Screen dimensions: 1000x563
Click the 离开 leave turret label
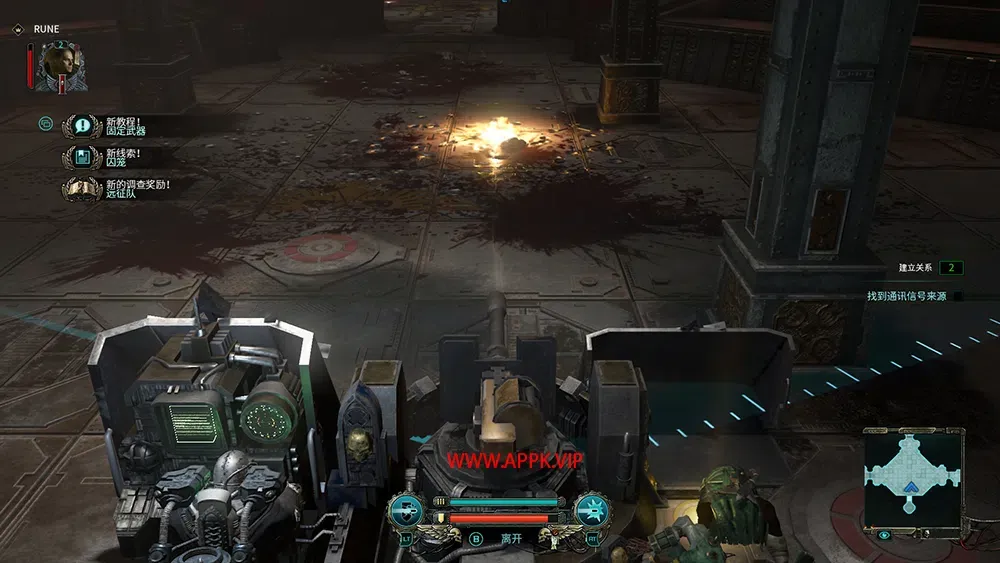[512, 538]
